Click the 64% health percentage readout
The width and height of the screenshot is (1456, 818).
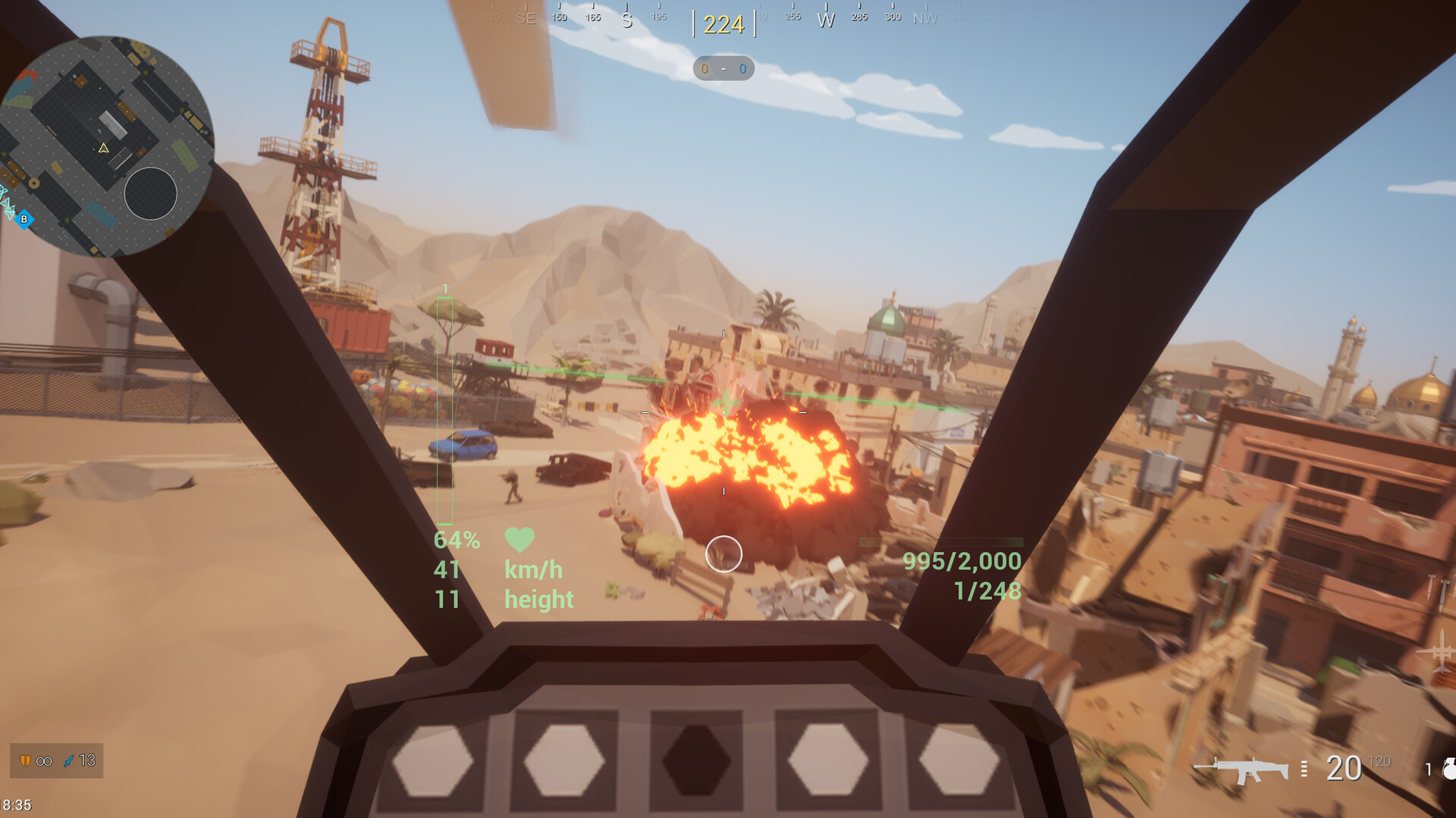(x=457, y=540)
